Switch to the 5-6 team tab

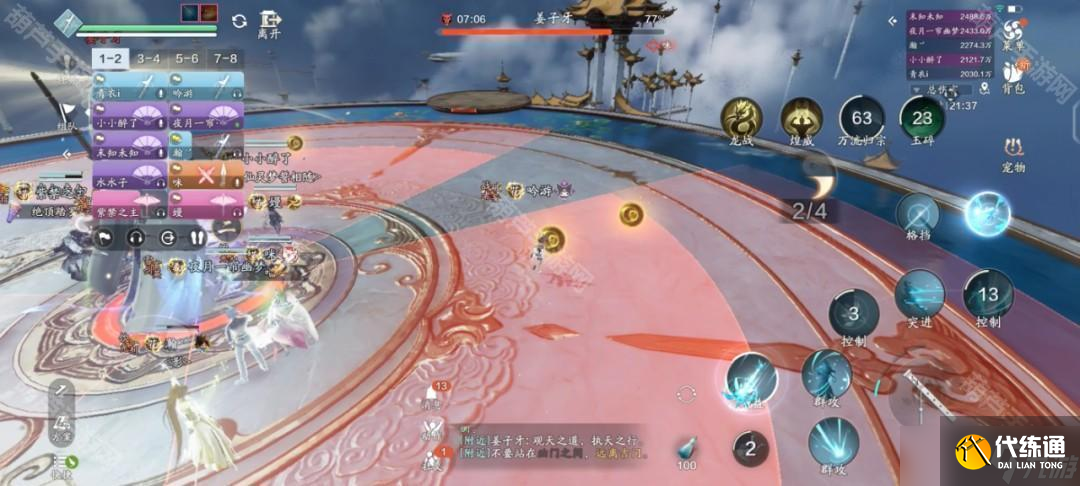click(x=187, y=59)
